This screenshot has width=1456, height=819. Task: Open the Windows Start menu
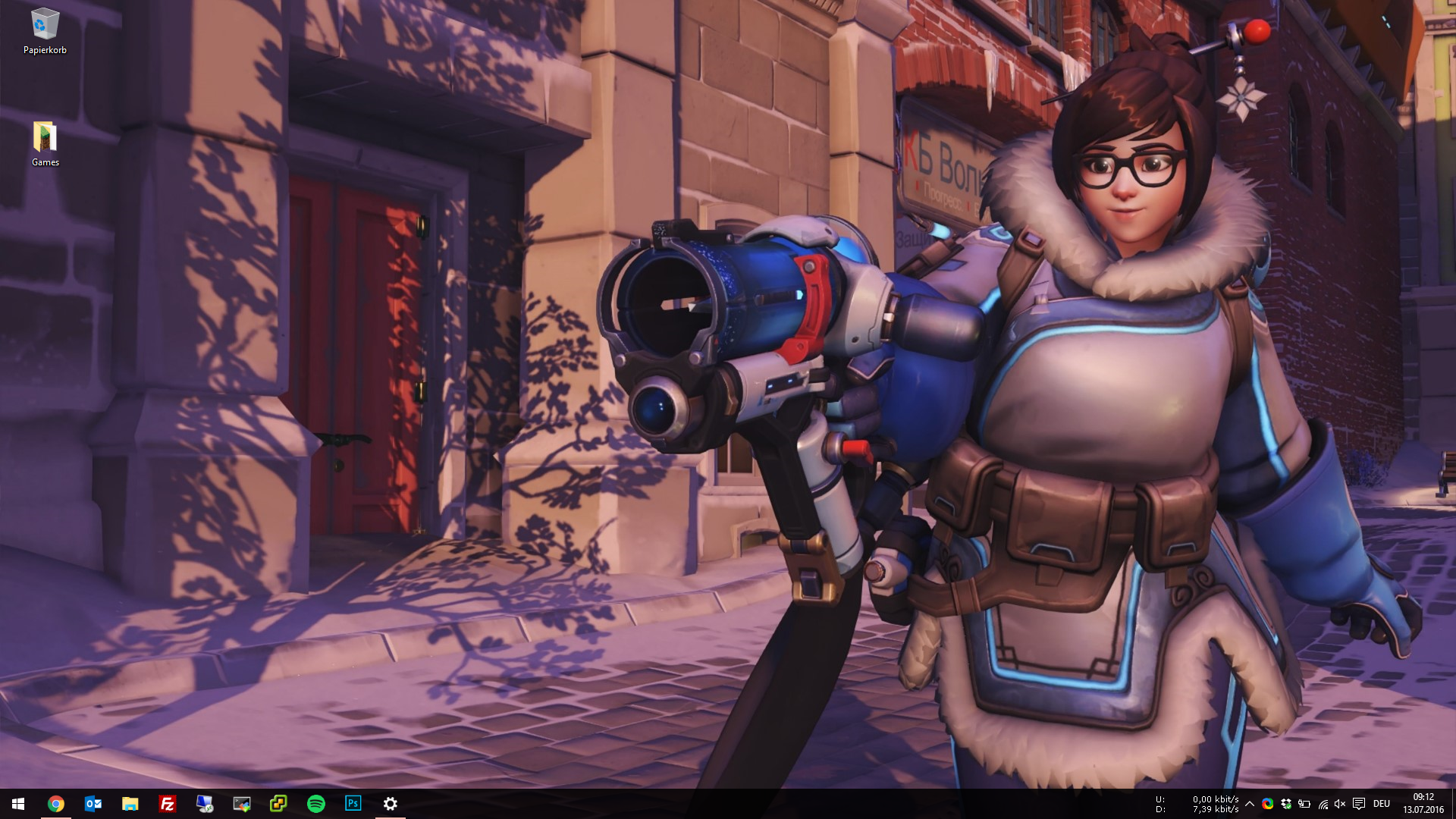click(18, 804)
